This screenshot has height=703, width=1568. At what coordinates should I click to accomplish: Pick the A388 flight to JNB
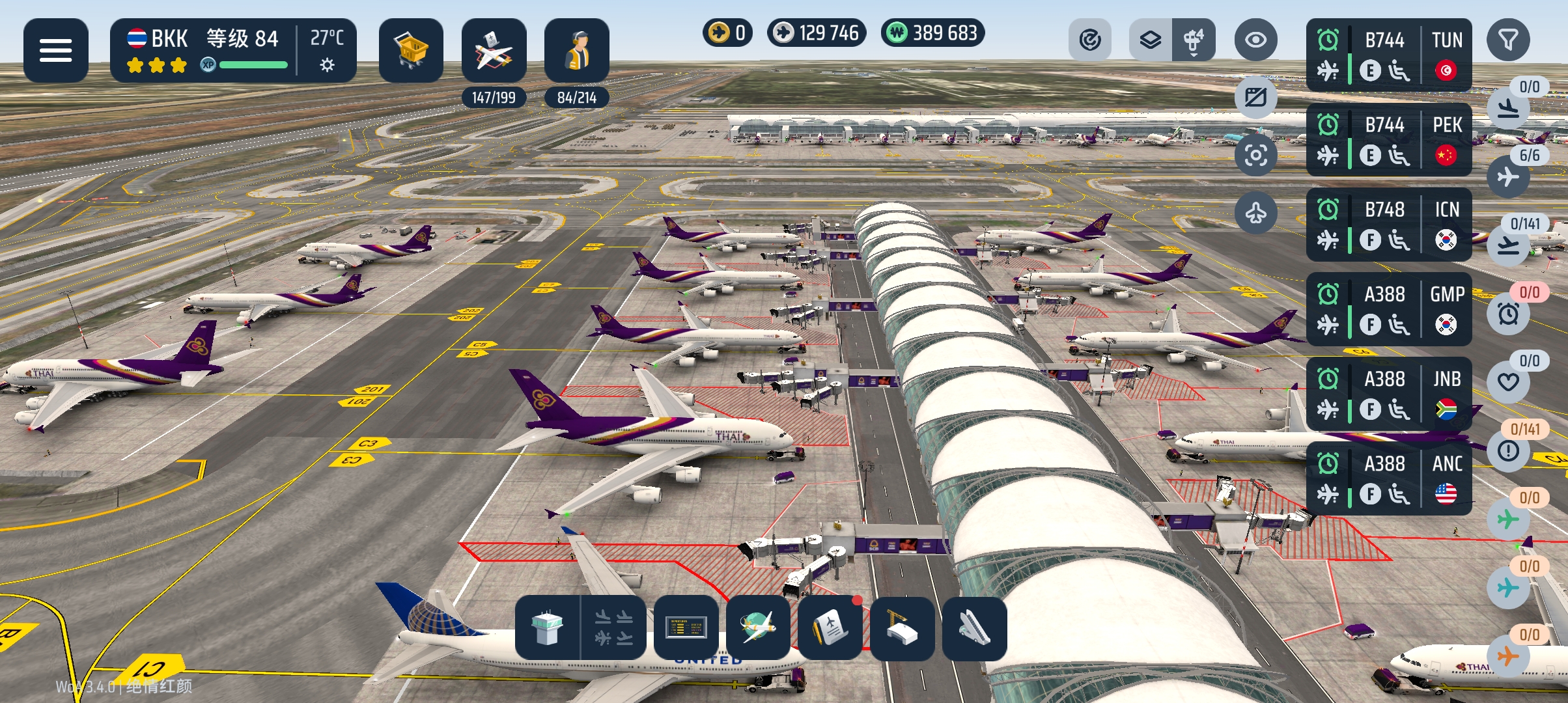(1388, 393)
